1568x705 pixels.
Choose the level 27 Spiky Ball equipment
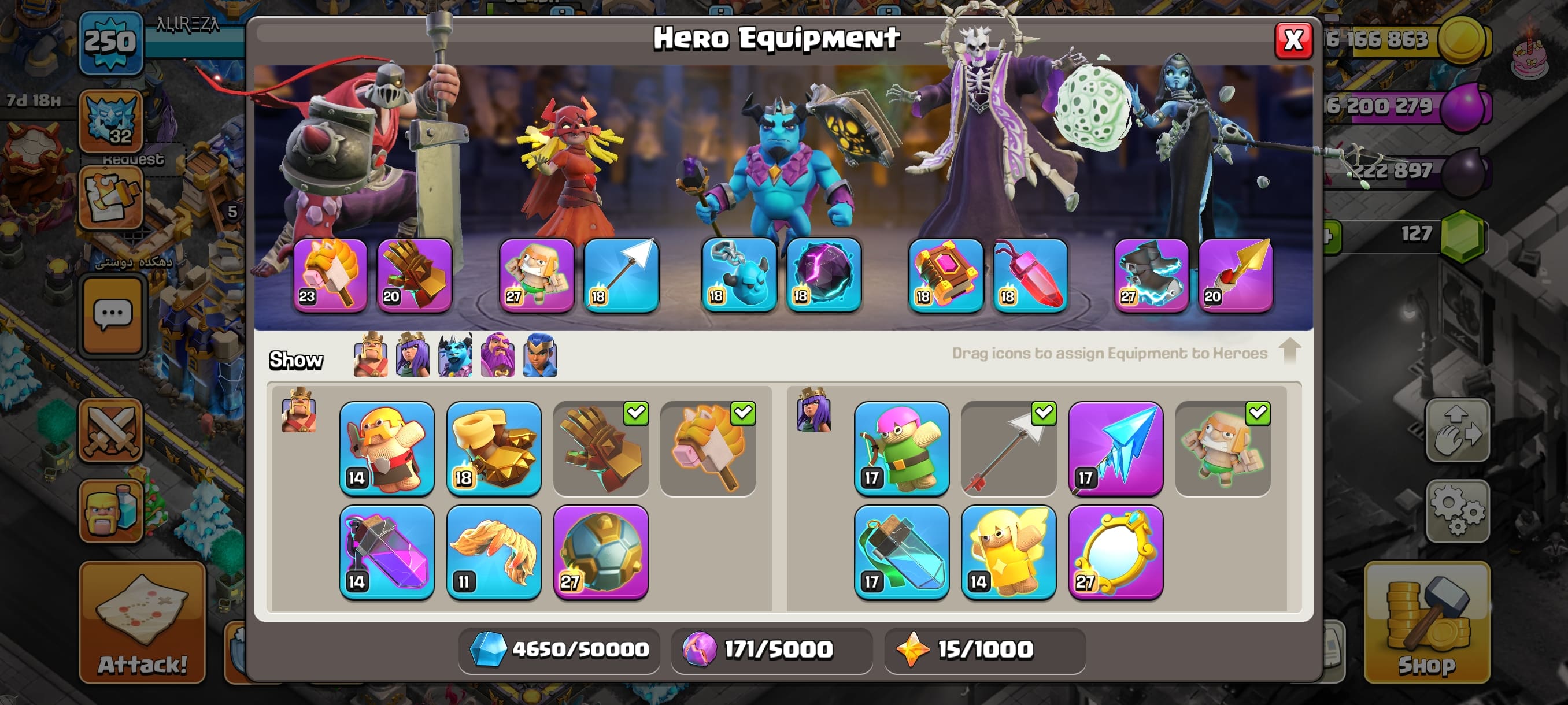click(x=601, y=552)
